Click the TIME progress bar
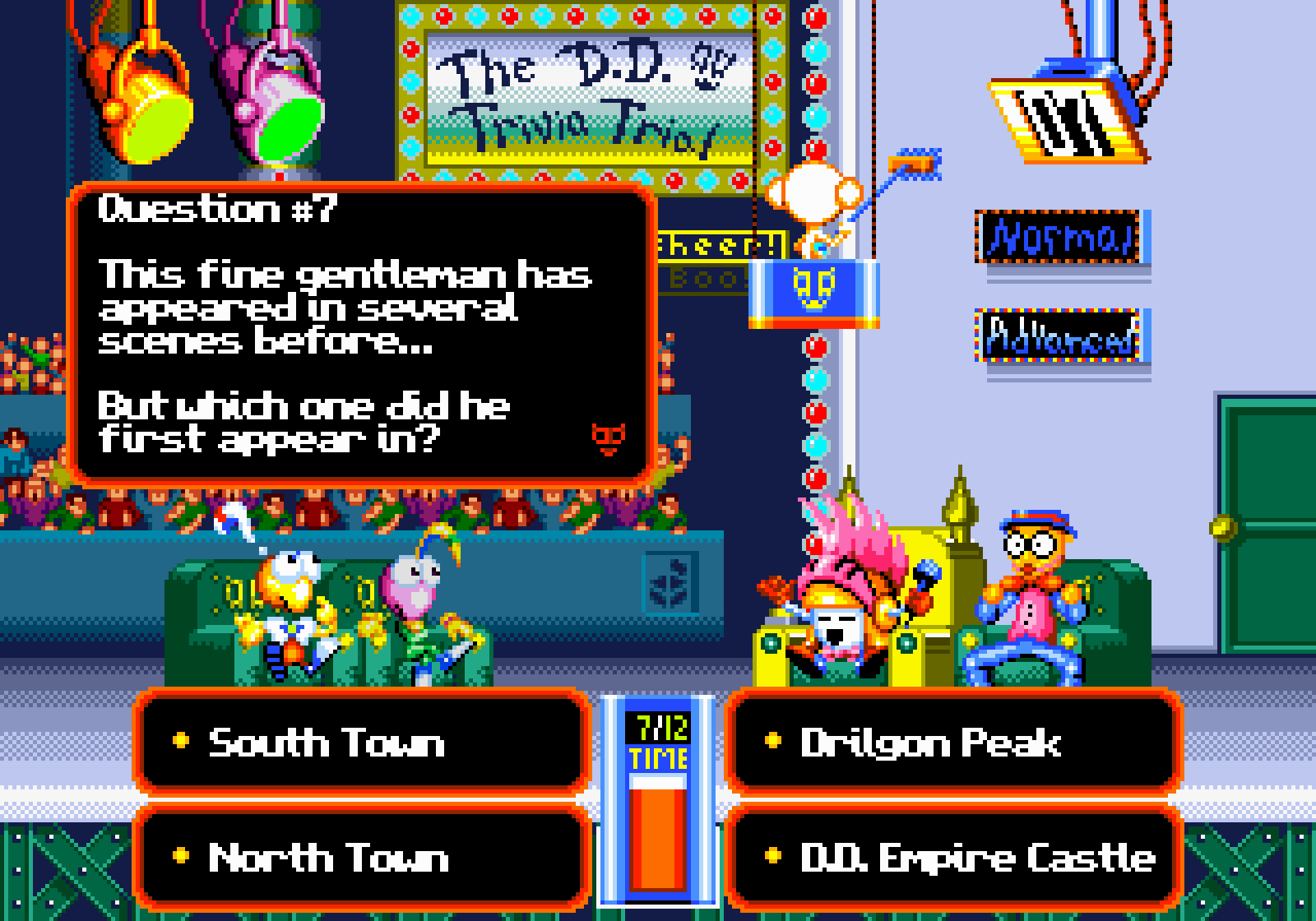The height and width of the screenshot is (921, 1316). (658, 831)
